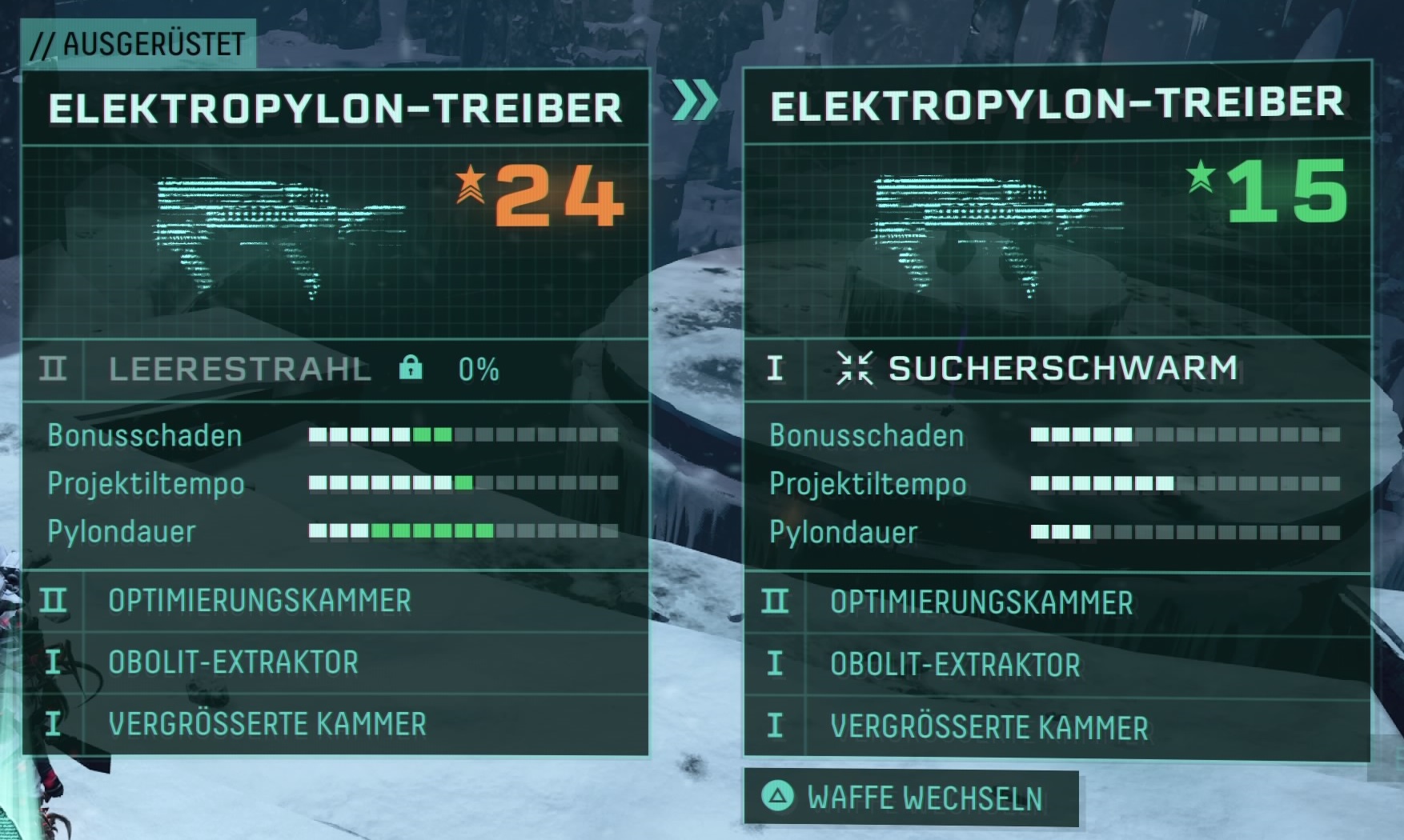Select the Sucherschwarm trait icon

pyautogui.click(x=855, y=369)
